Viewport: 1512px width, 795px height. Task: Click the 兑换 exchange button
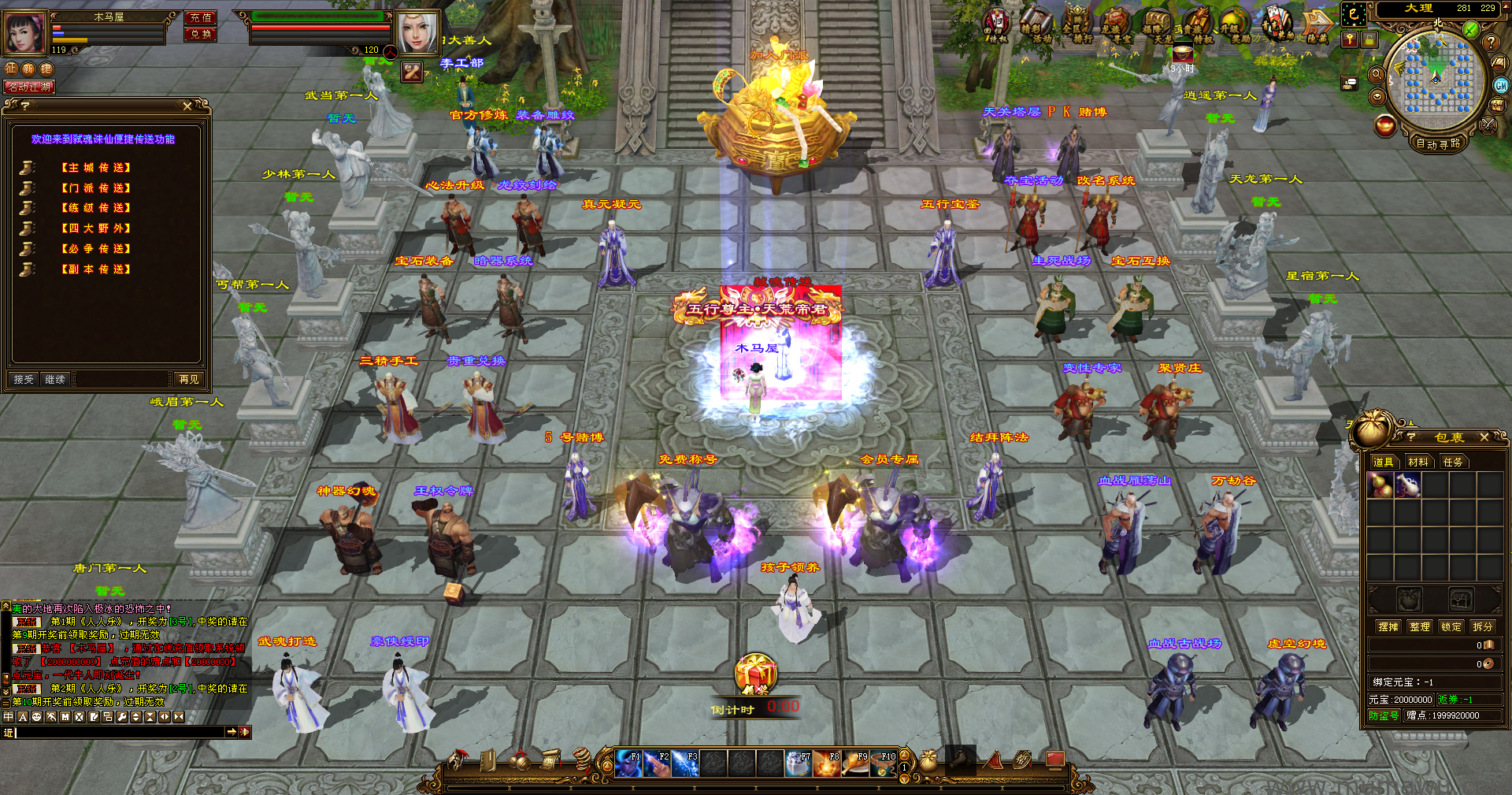pyautogui.click(x=201, y=34)
